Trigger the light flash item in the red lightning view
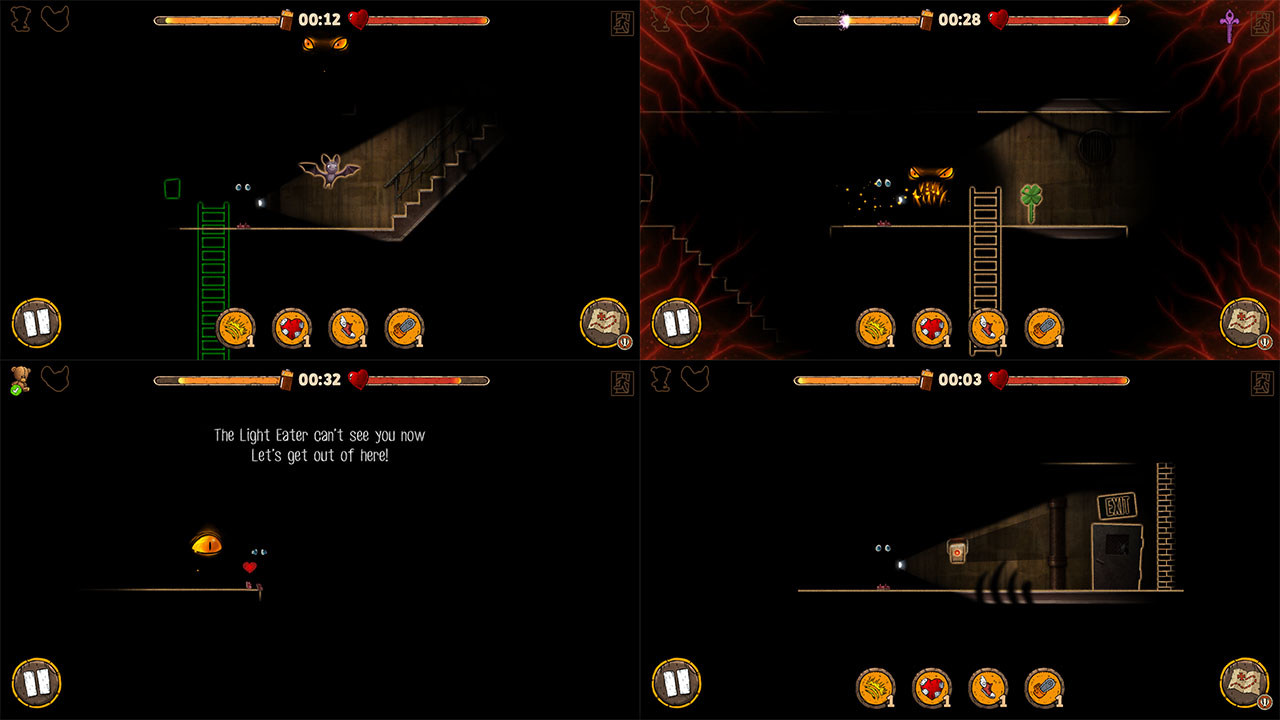Screen dimensions: 1280x720 tap(876, 328)
